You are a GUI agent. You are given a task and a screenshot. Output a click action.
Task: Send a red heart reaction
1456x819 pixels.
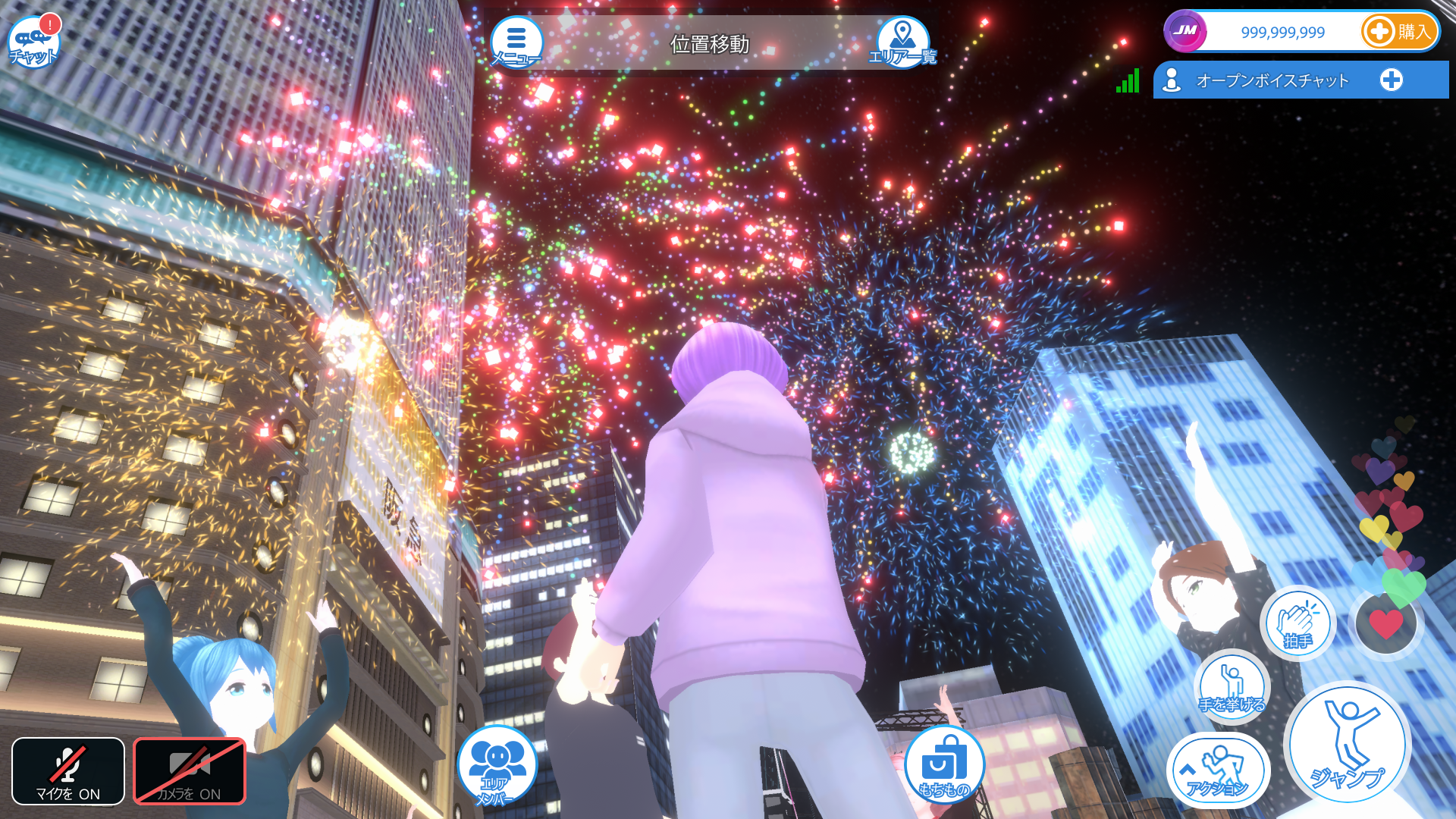pyautogui.click(x=1385, y=623)
